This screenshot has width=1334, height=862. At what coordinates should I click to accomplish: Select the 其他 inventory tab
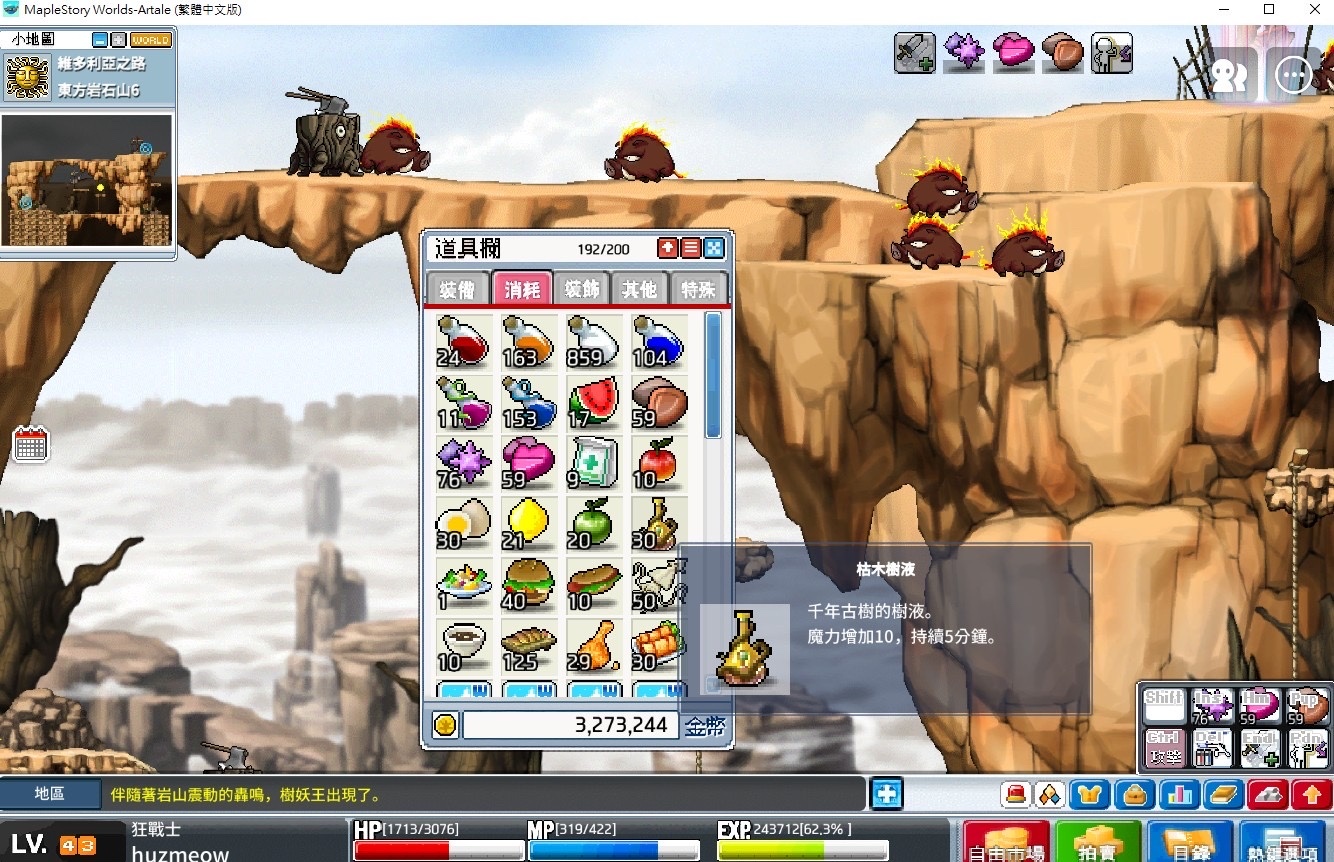click(640, 290)
